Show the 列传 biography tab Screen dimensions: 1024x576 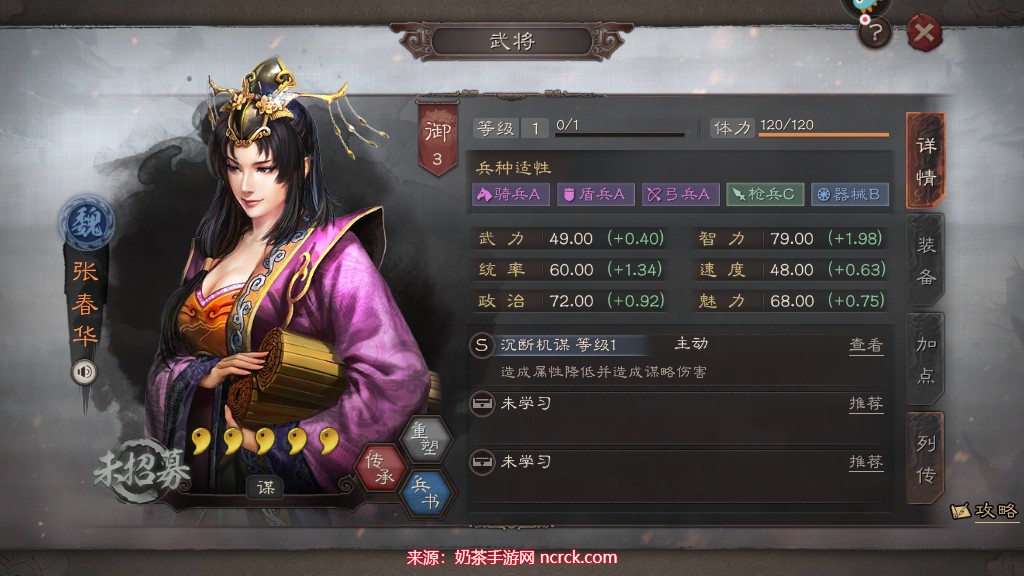point(926,458)
